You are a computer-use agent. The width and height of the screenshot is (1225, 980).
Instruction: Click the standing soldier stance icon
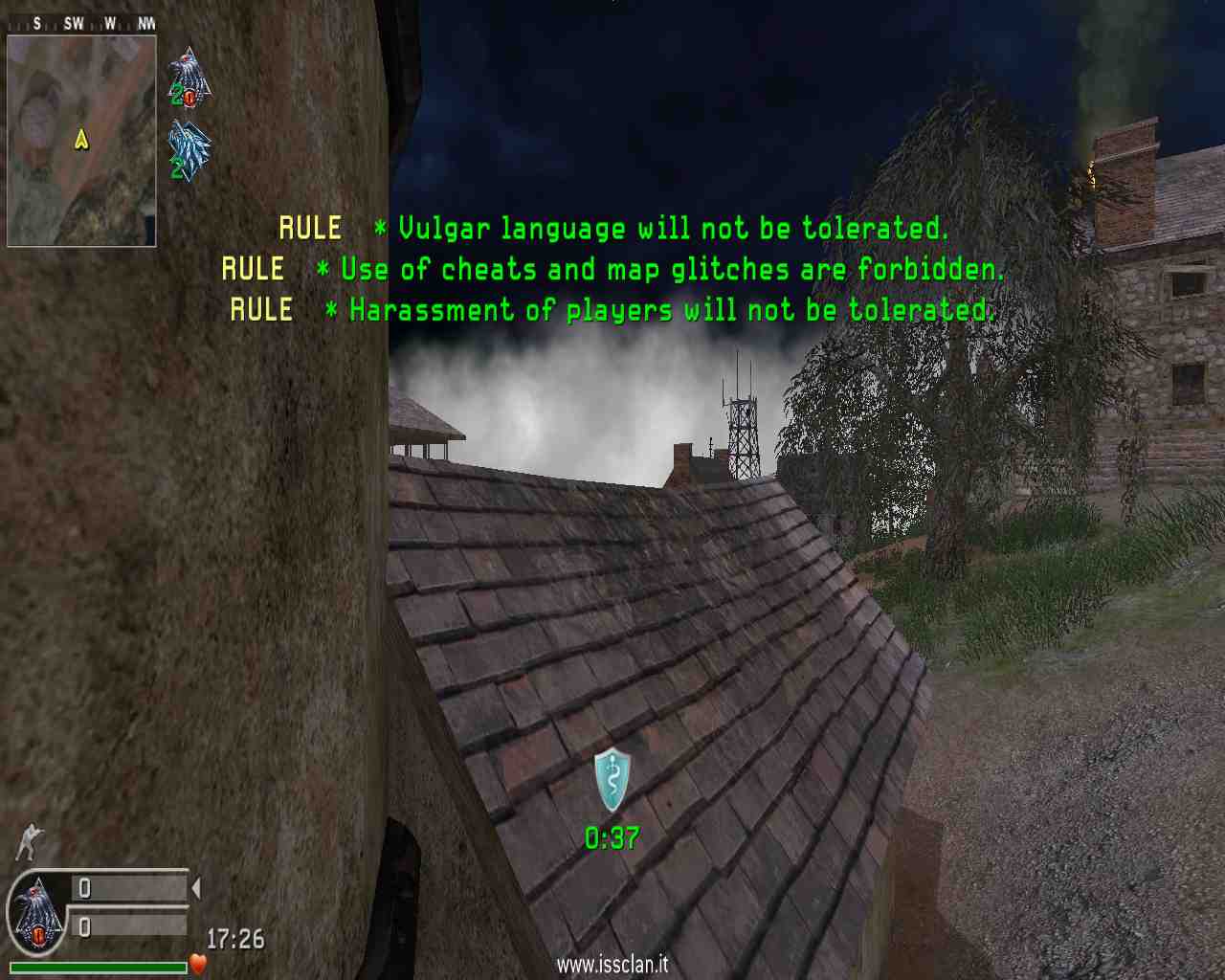(x=30, y=841)
